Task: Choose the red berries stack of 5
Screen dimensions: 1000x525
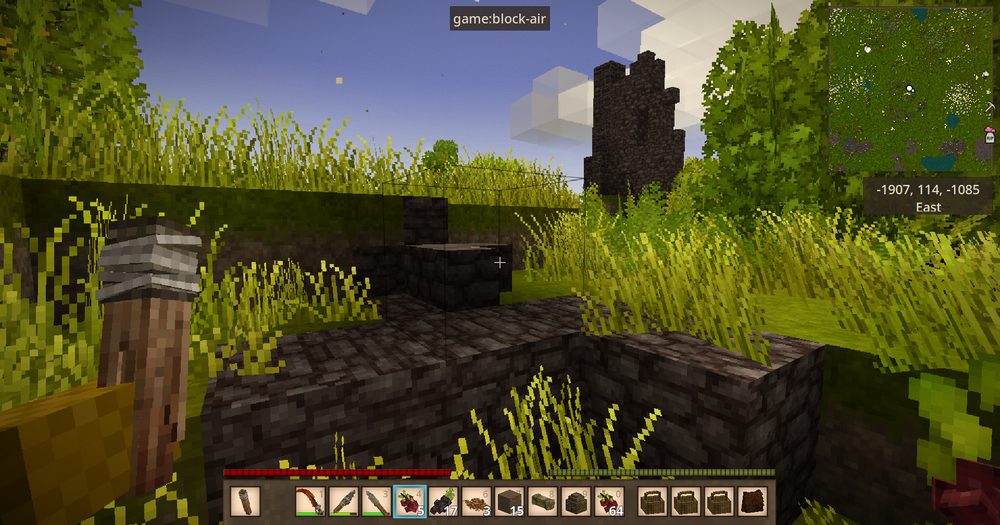Action: (410, 500)
